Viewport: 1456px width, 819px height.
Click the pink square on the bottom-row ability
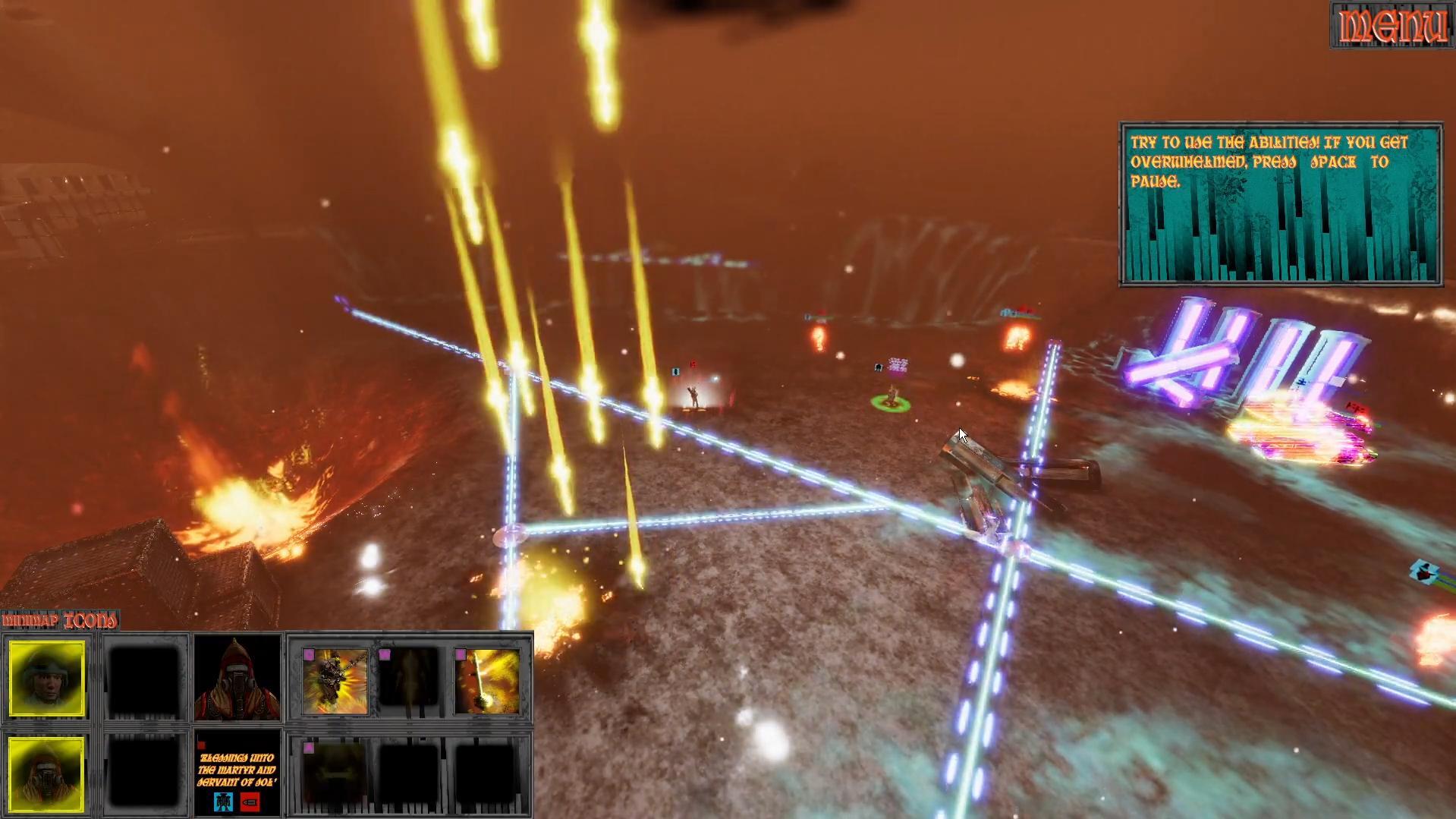click(x=309, y=747)
